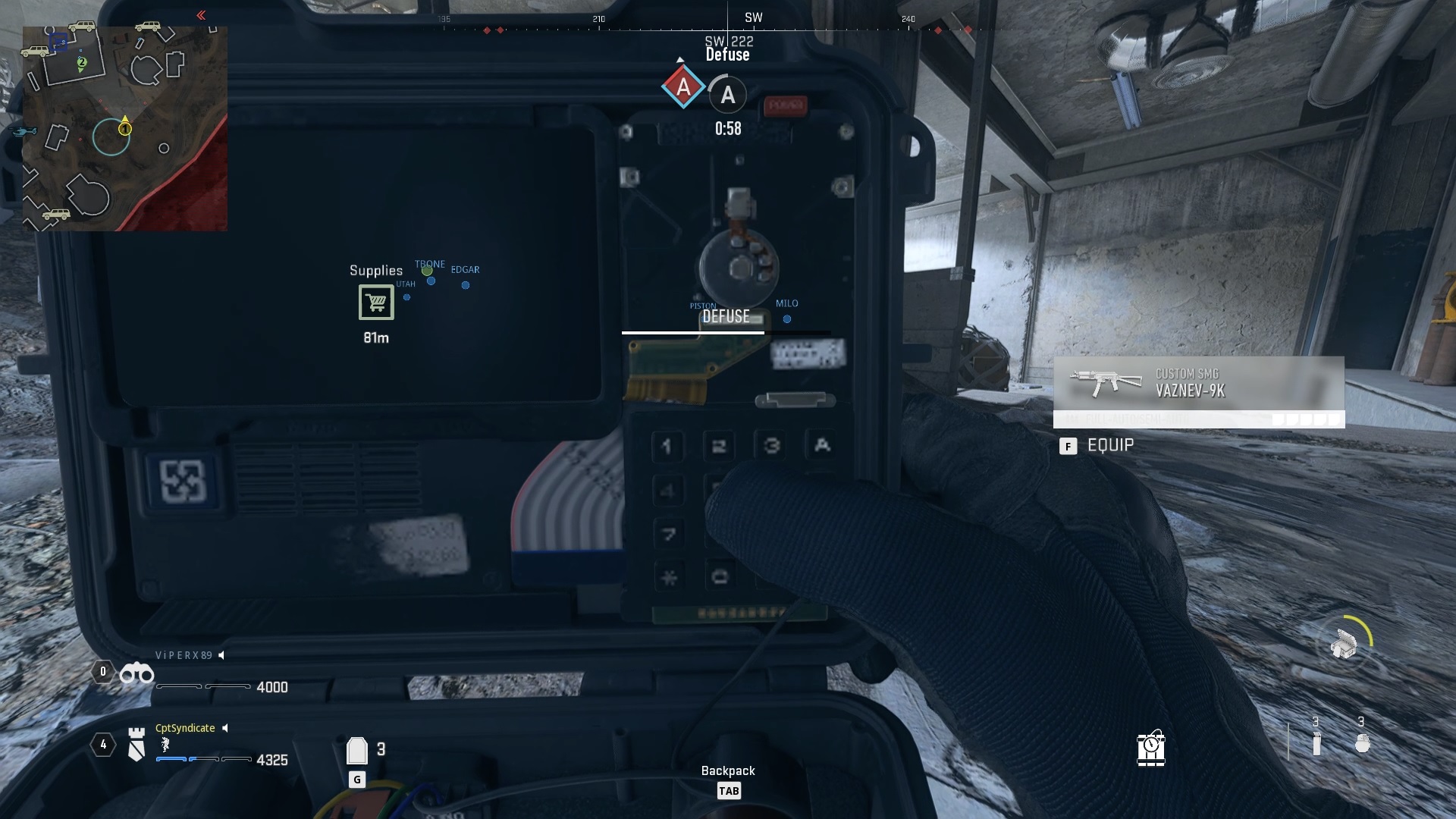Toggle the killstreak wheel icon at lower right
This screenshot has width=1456, height=819.
pos(1344,642)
